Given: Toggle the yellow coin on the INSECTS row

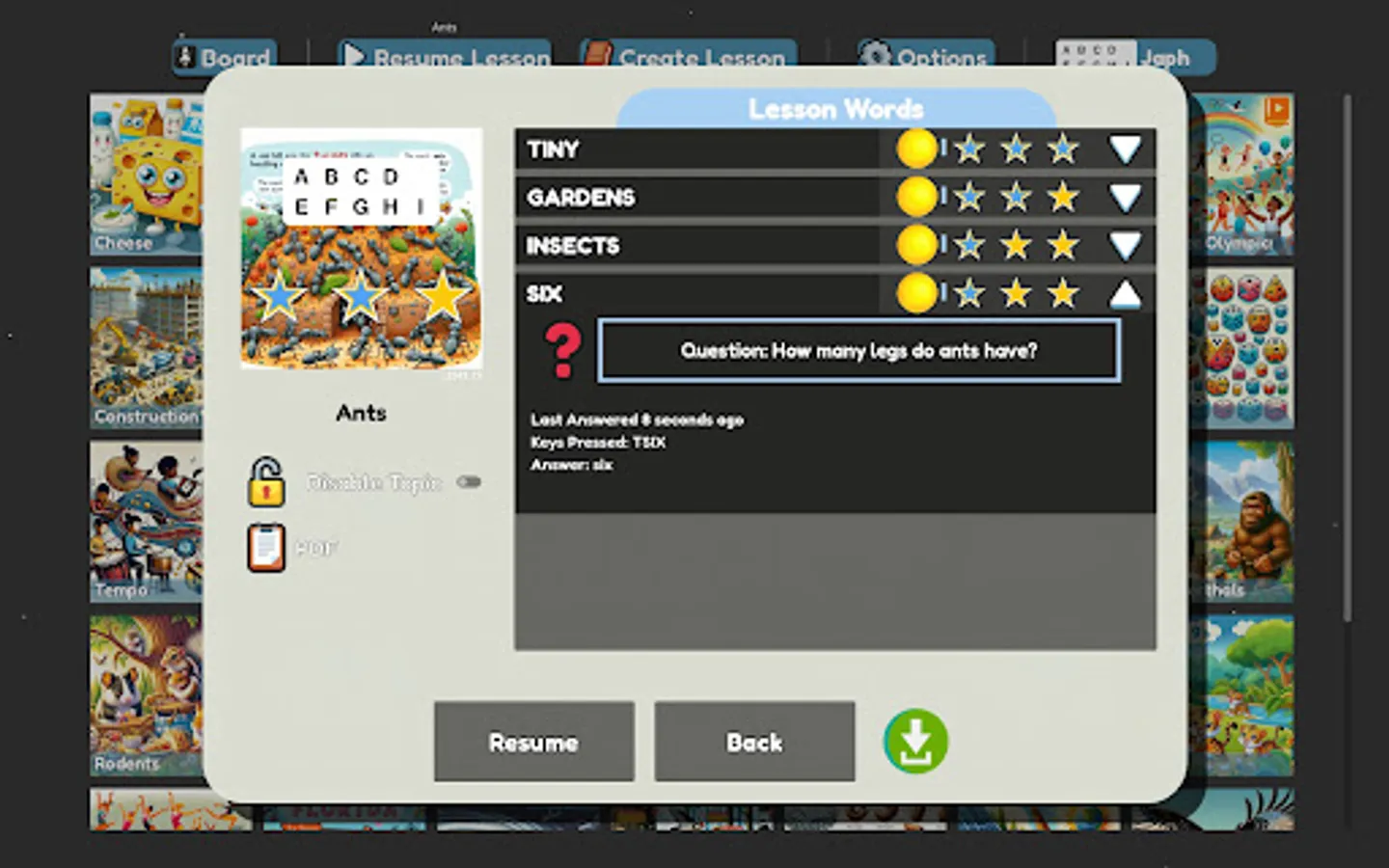Looking at the screenshot, I should click(917, 245).
